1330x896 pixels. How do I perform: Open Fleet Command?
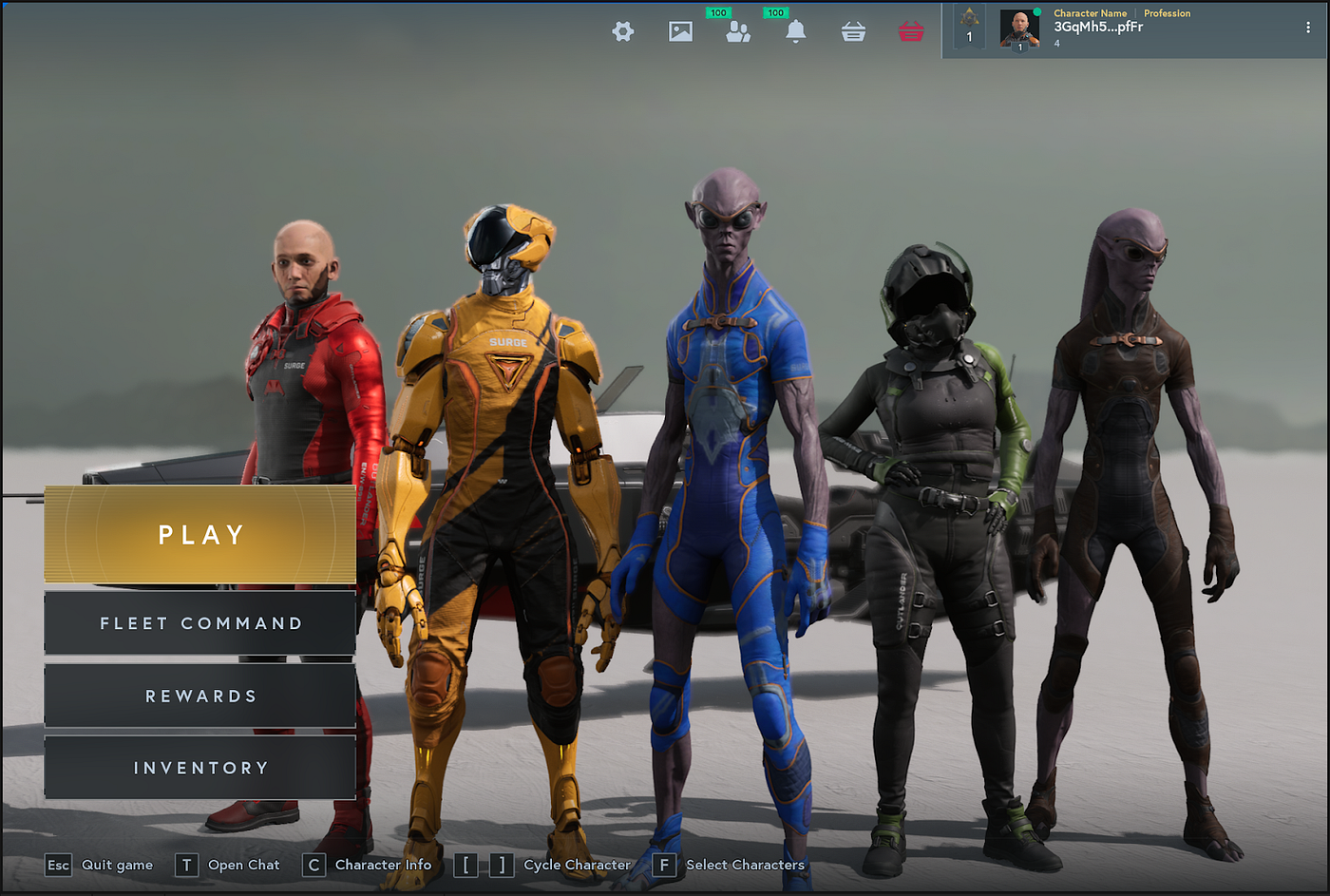pos(200,623)
